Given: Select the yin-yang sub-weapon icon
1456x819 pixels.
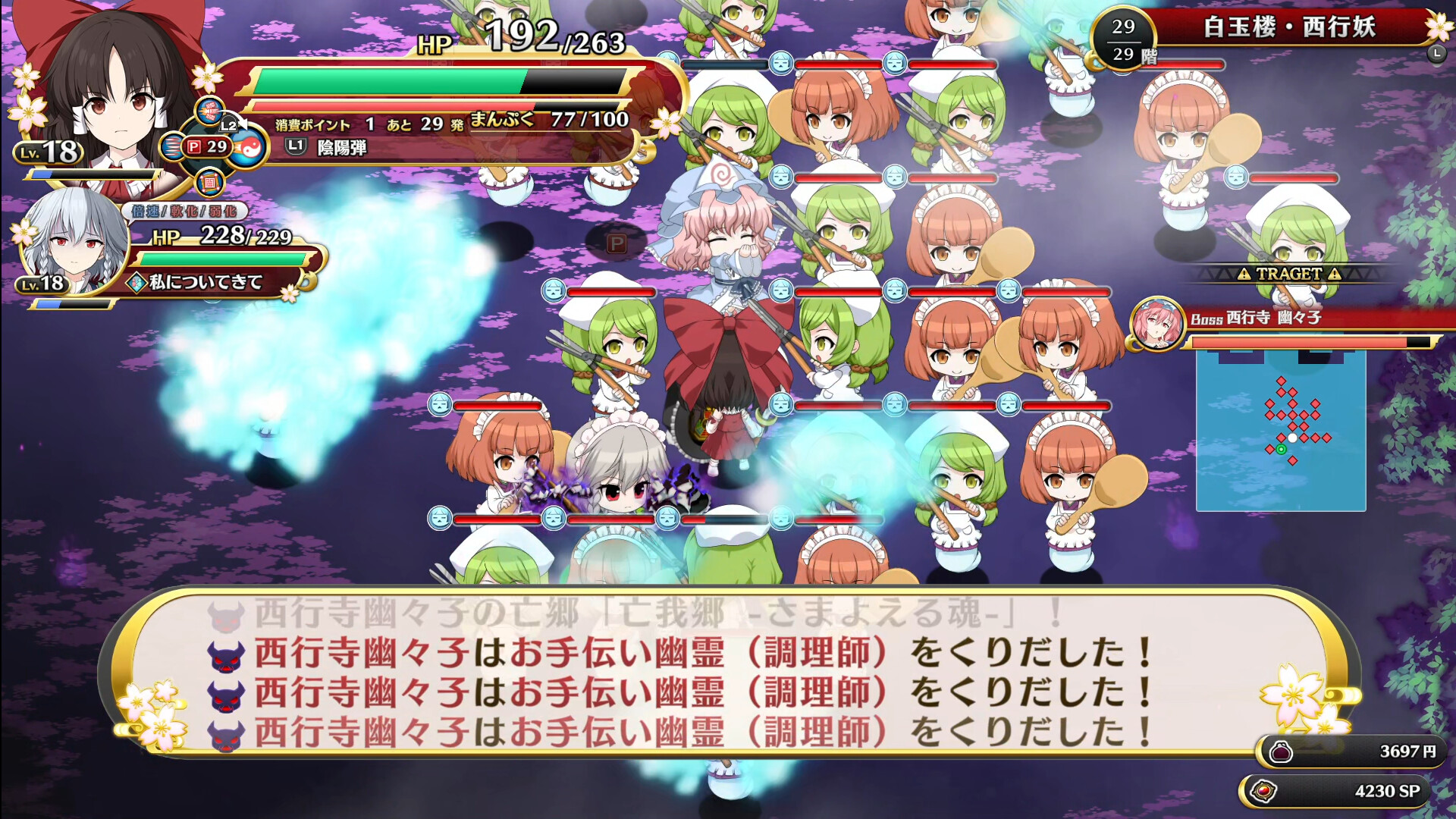Looking at the screenshot, I should 249,149.
